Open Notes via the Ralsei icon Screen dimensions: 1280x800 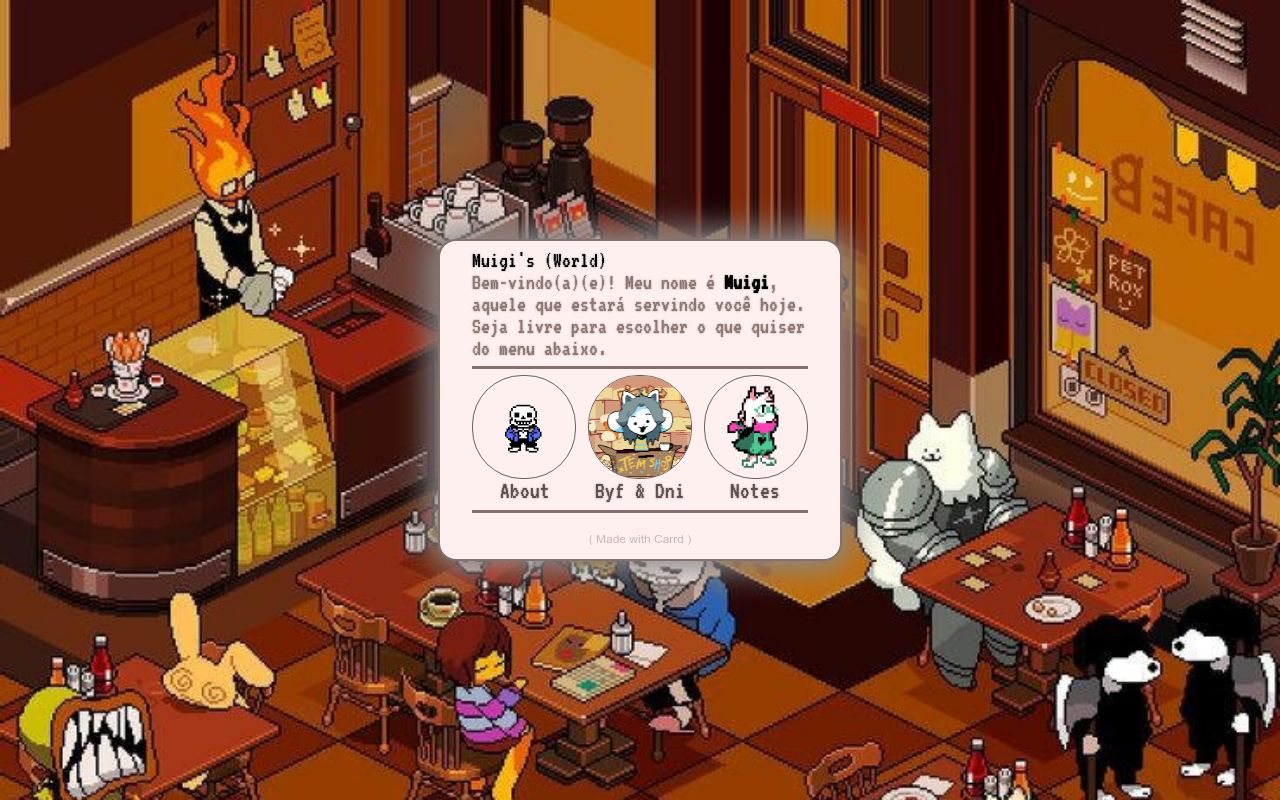point(755,427)
